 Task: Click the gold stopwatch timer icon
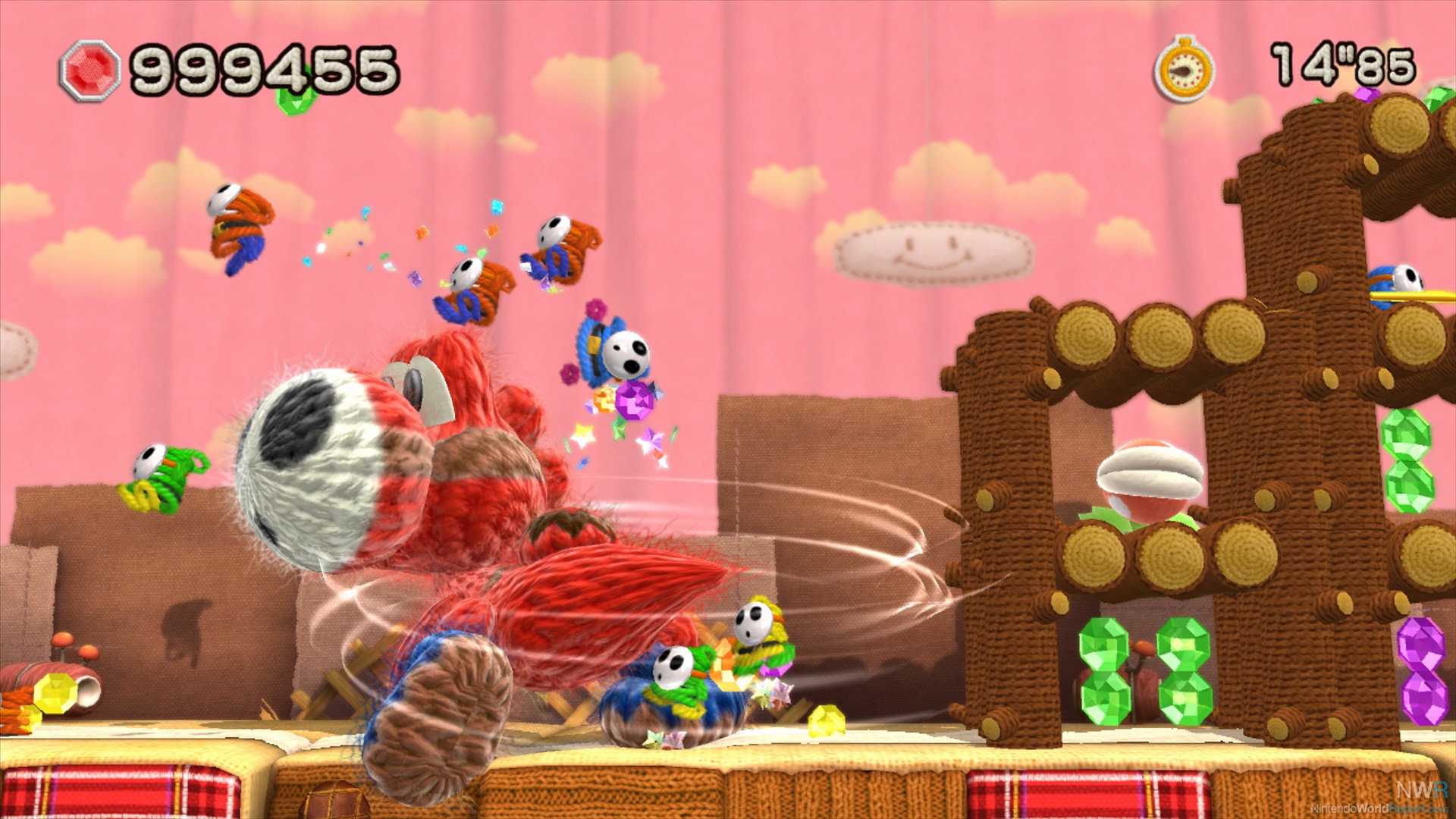(x=1184, y=70)
